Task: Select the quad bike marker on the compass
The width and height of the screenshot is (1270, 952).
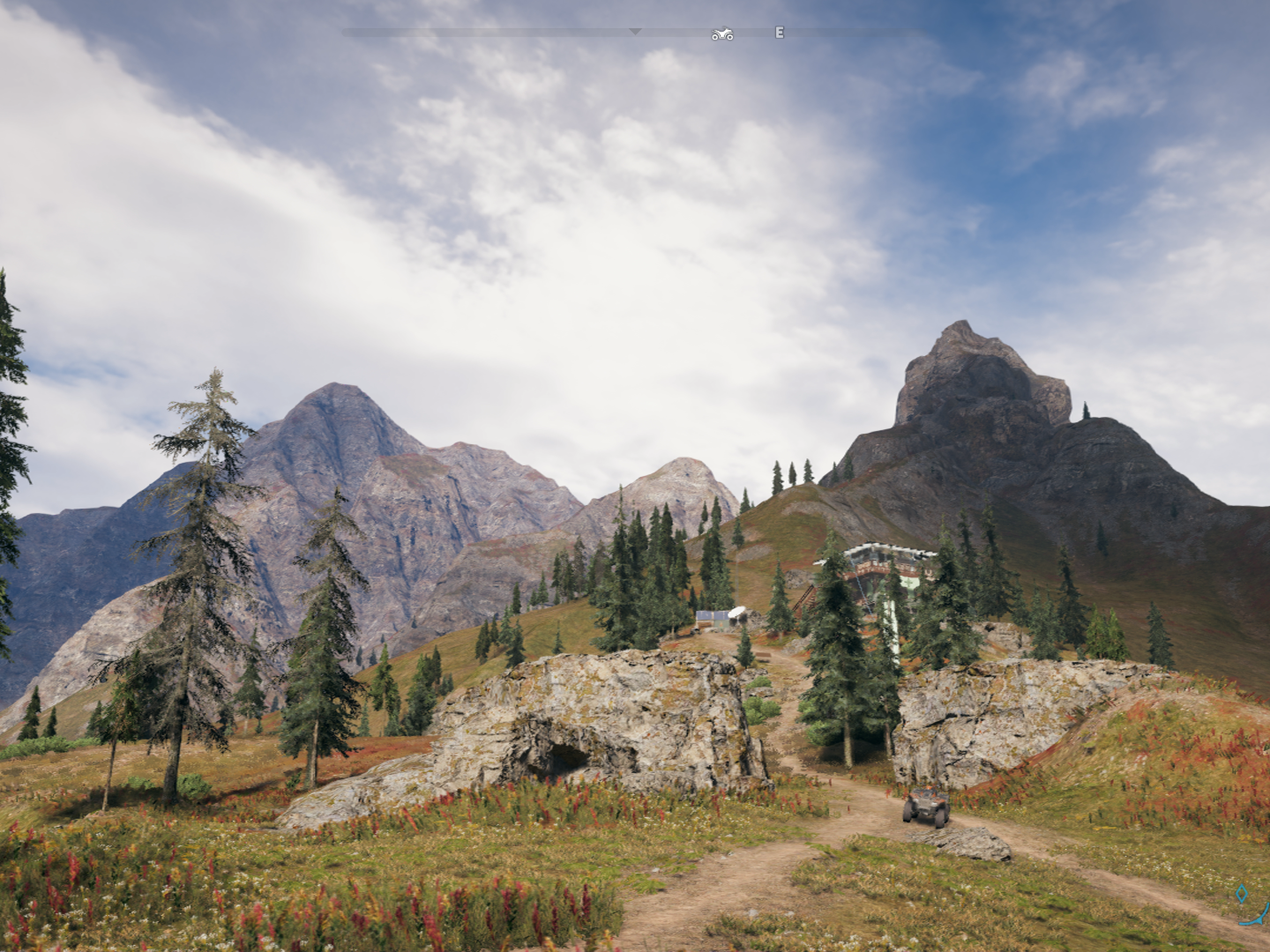Action: [722, 33]
